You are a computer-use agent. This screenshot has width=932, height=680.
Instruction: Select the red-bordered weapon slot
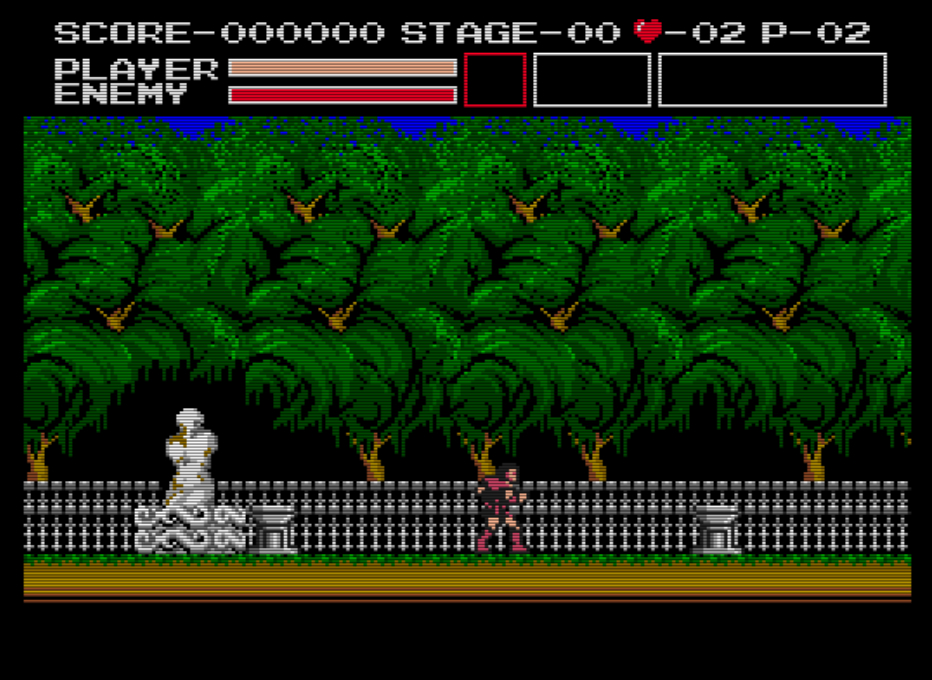tap(495, 80)
